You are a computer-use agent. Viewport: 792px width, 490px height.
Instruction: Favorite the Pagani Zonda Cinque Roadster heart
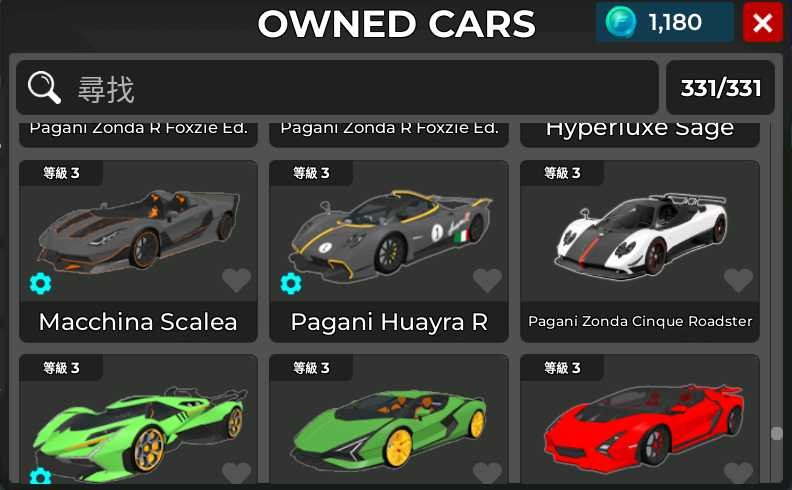(738, 282)
